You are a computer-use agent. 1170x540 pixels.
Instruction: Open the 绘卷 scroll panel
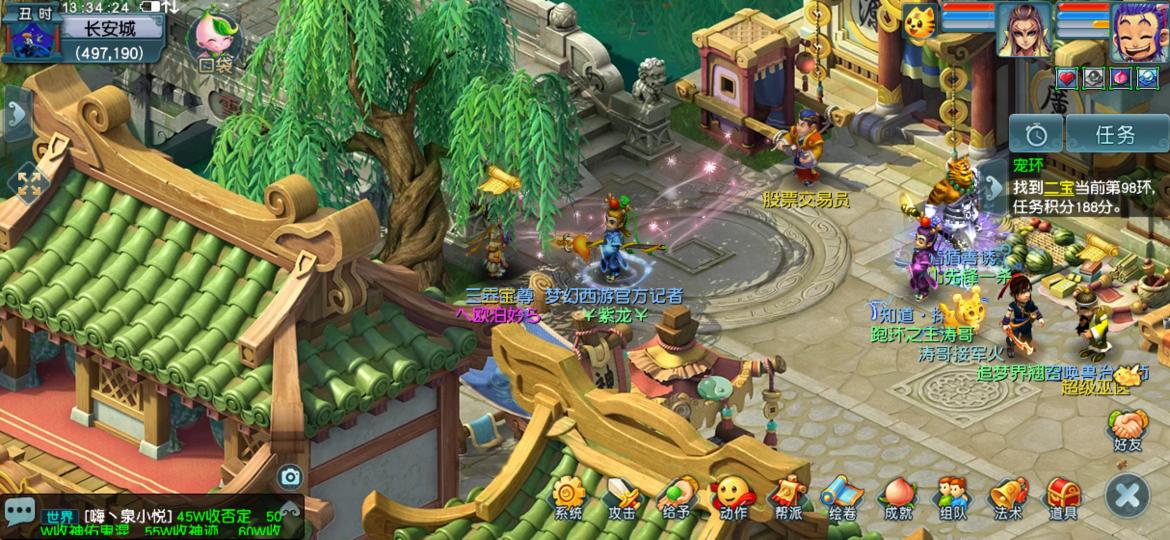(842, 497)
